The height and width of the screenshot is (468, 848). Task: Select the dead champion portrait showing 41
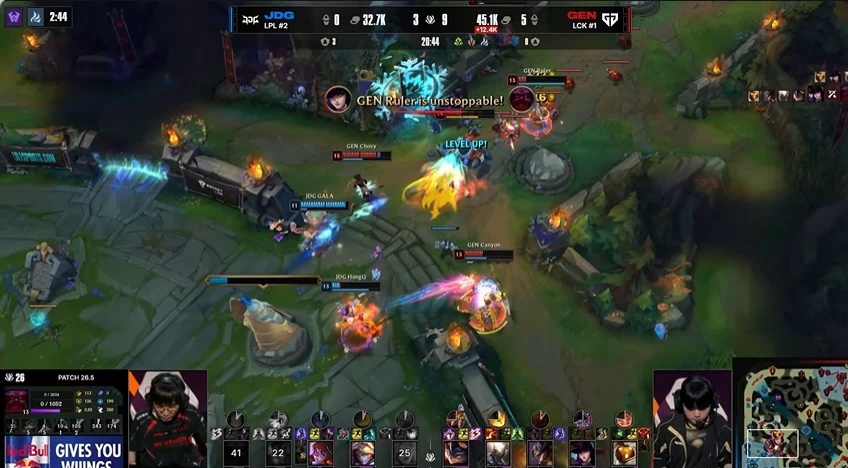coord(236,453)
